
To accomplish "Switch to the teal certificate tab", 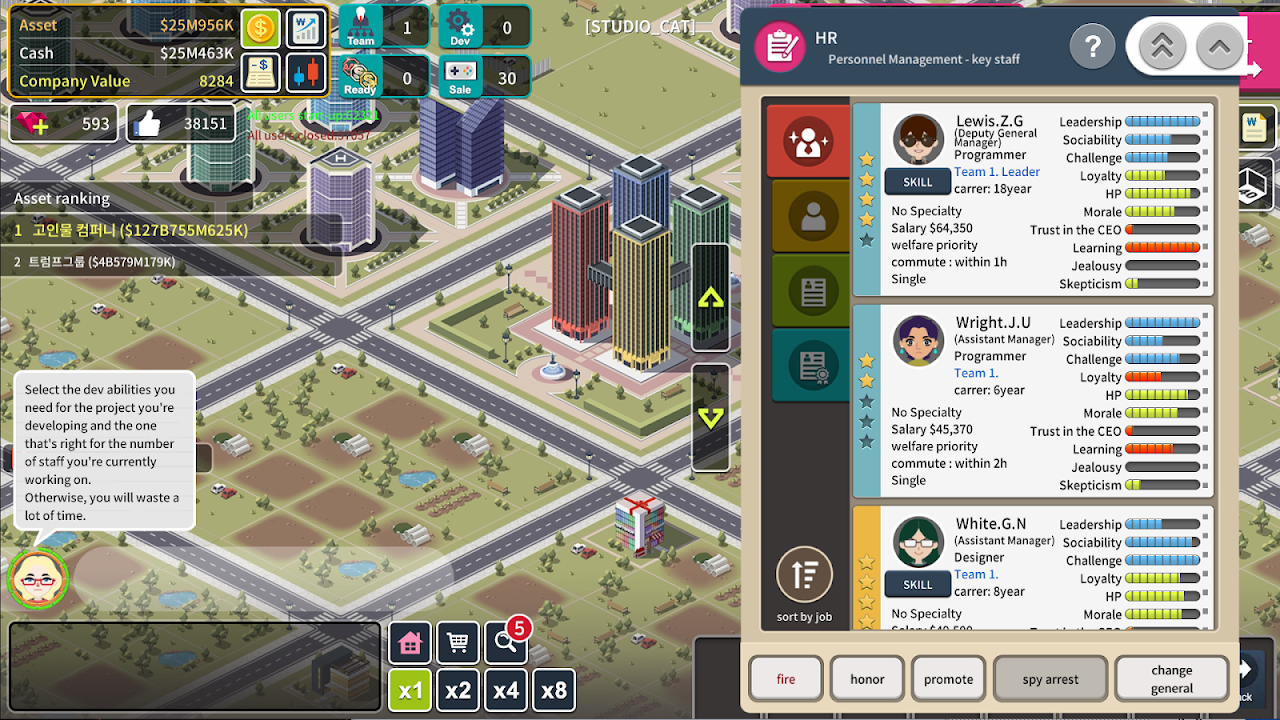I will tap(808, 365).
